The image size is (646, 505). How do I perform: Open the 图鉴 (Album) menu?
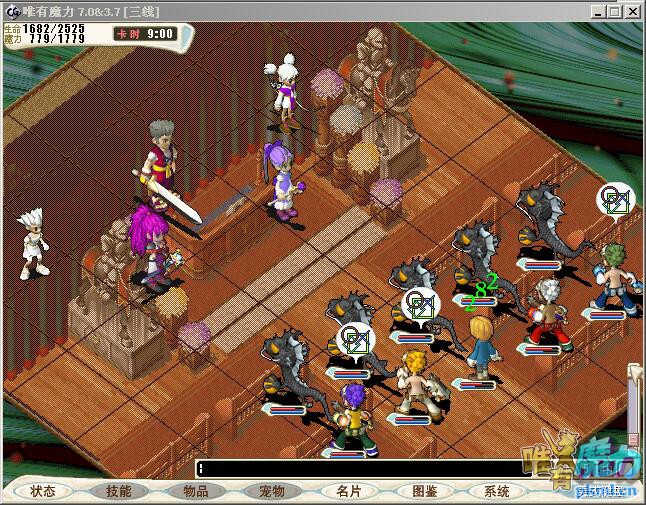point(425,491)
